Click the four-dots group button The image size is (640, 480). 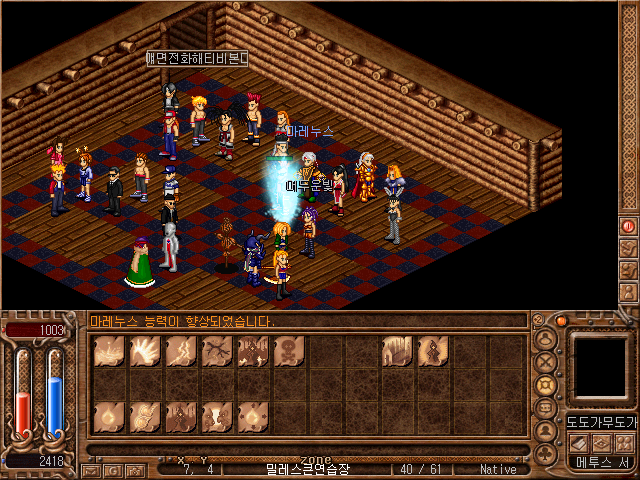click(626, 443)
